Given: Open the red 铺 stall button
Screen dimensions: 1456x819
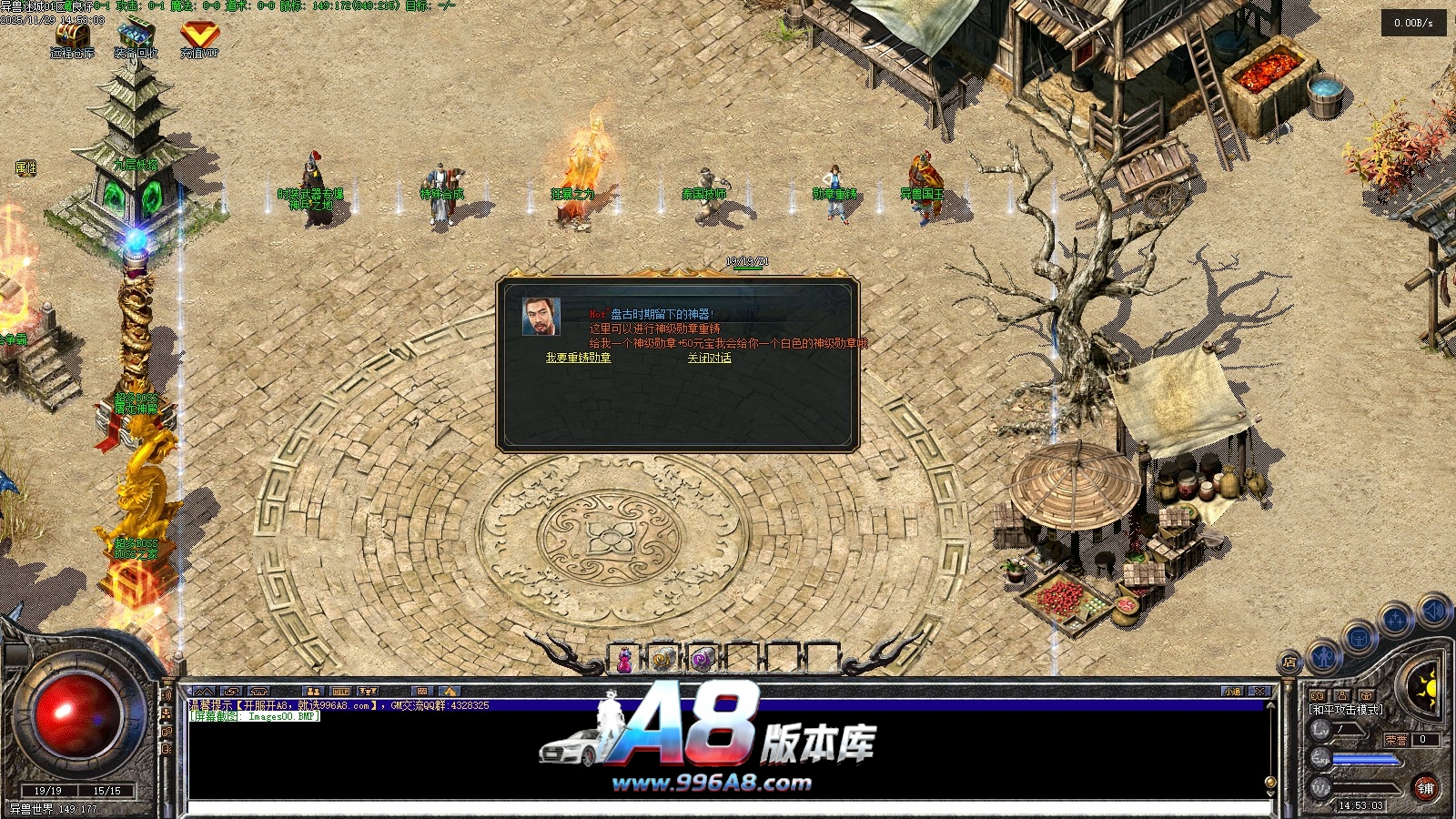Looking at the screenshot, I should [1424, 788].
